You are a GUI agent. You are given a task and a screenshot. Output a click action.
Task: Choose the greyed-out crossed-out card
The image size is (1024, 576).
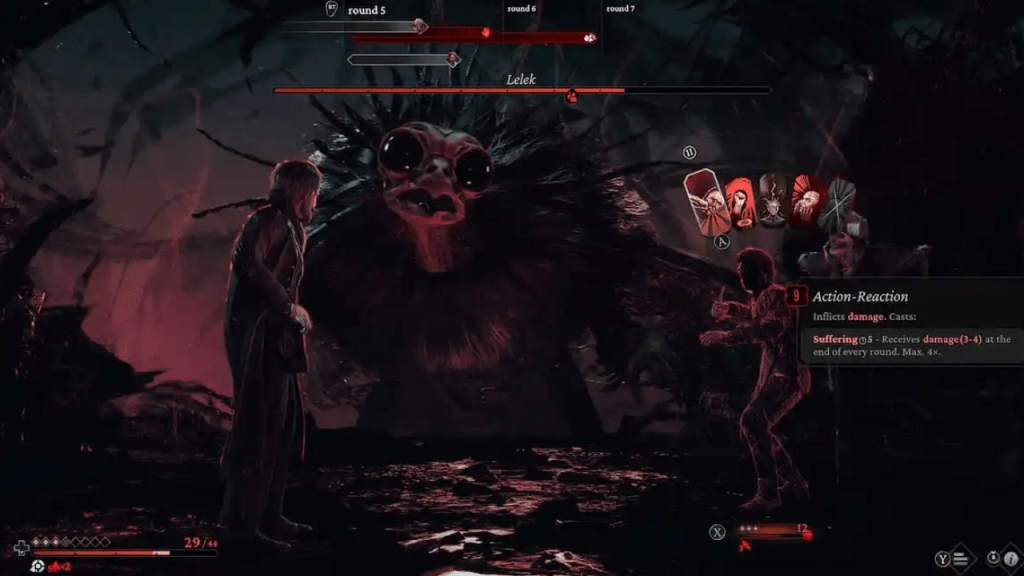[838, 203]
